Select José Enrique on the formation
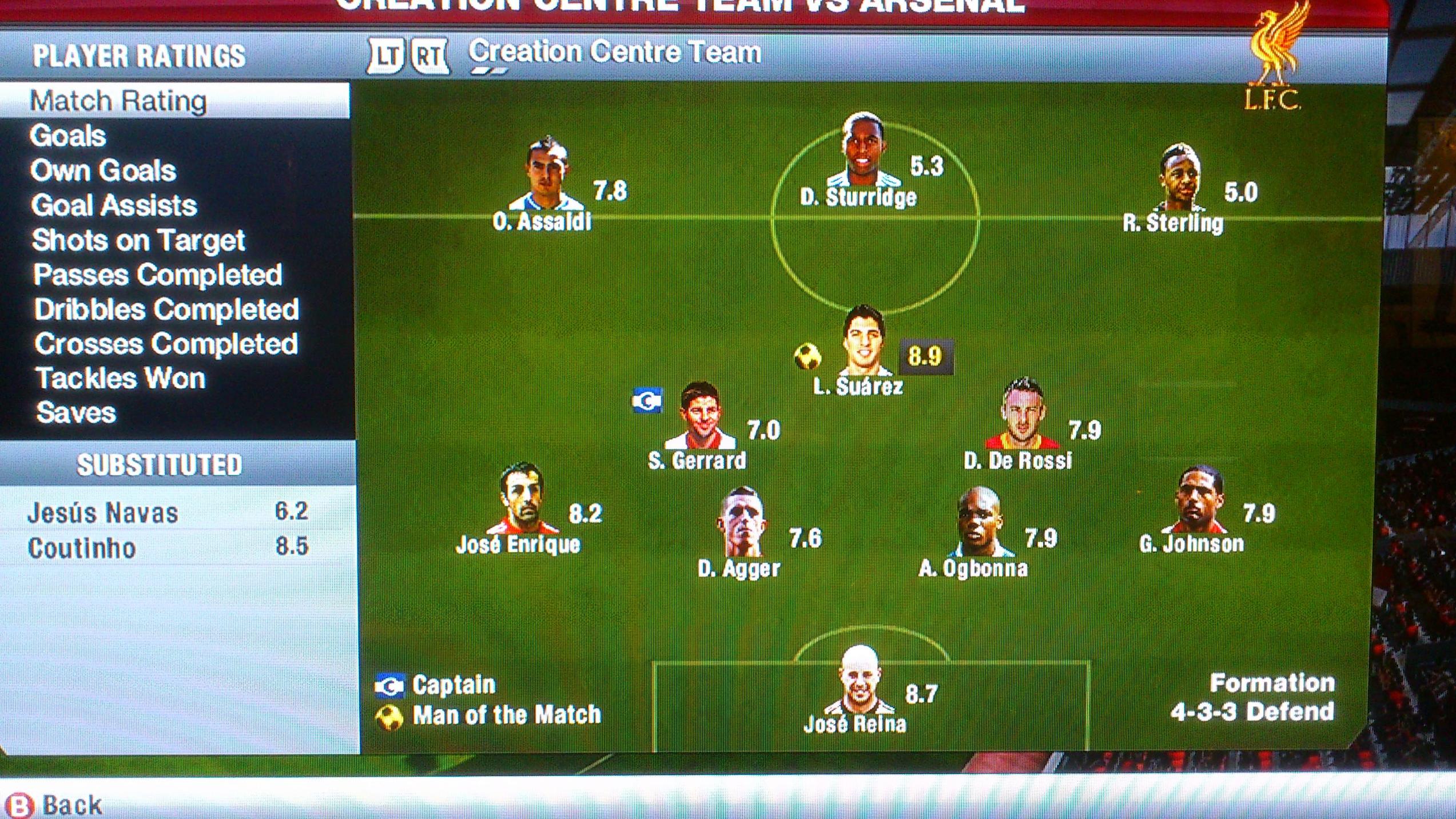The height and width of the screenshot is (819, 1456). click(x=522, y=499)
